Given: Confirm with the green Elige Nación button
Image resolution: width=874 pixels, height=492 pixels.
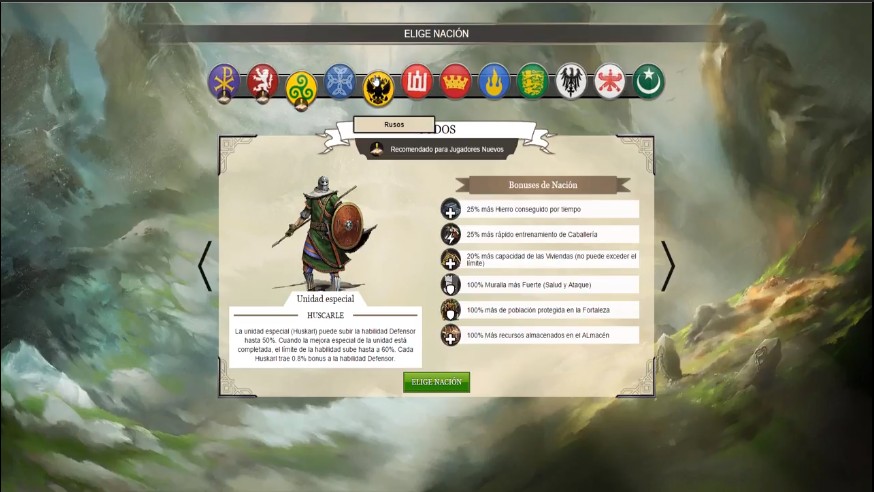Looking at the screenshot, I should tap(436, 382).
